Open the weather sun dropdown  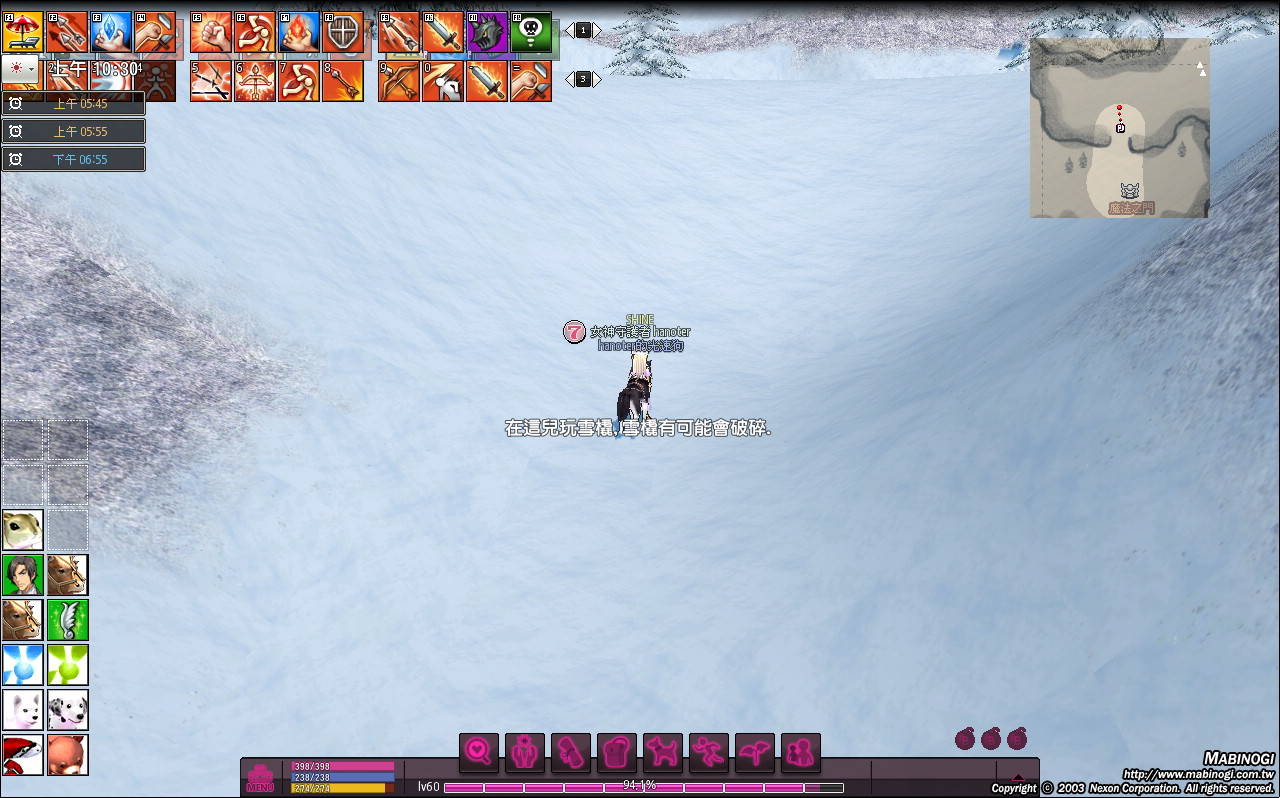(20, 68)
